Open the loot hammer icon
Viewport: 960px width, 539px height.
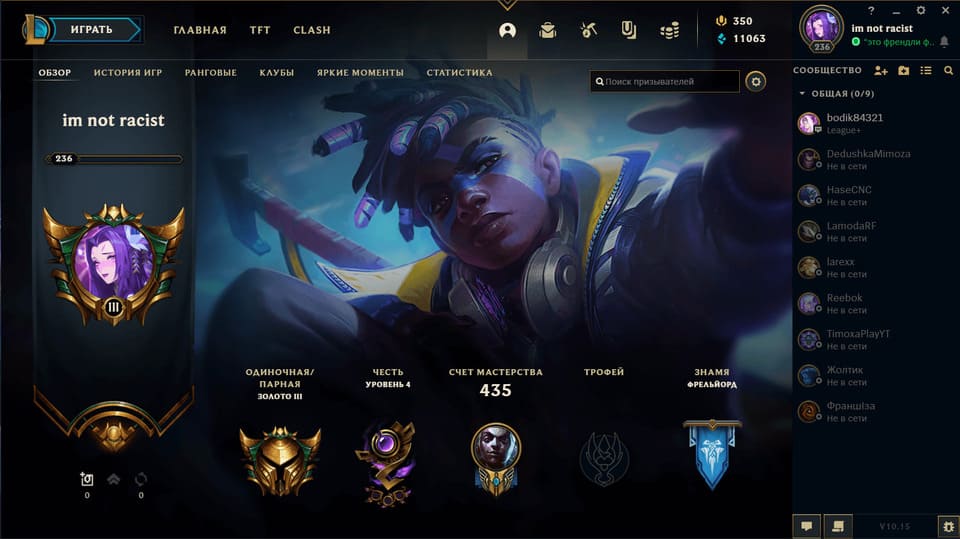pos(588,30)
